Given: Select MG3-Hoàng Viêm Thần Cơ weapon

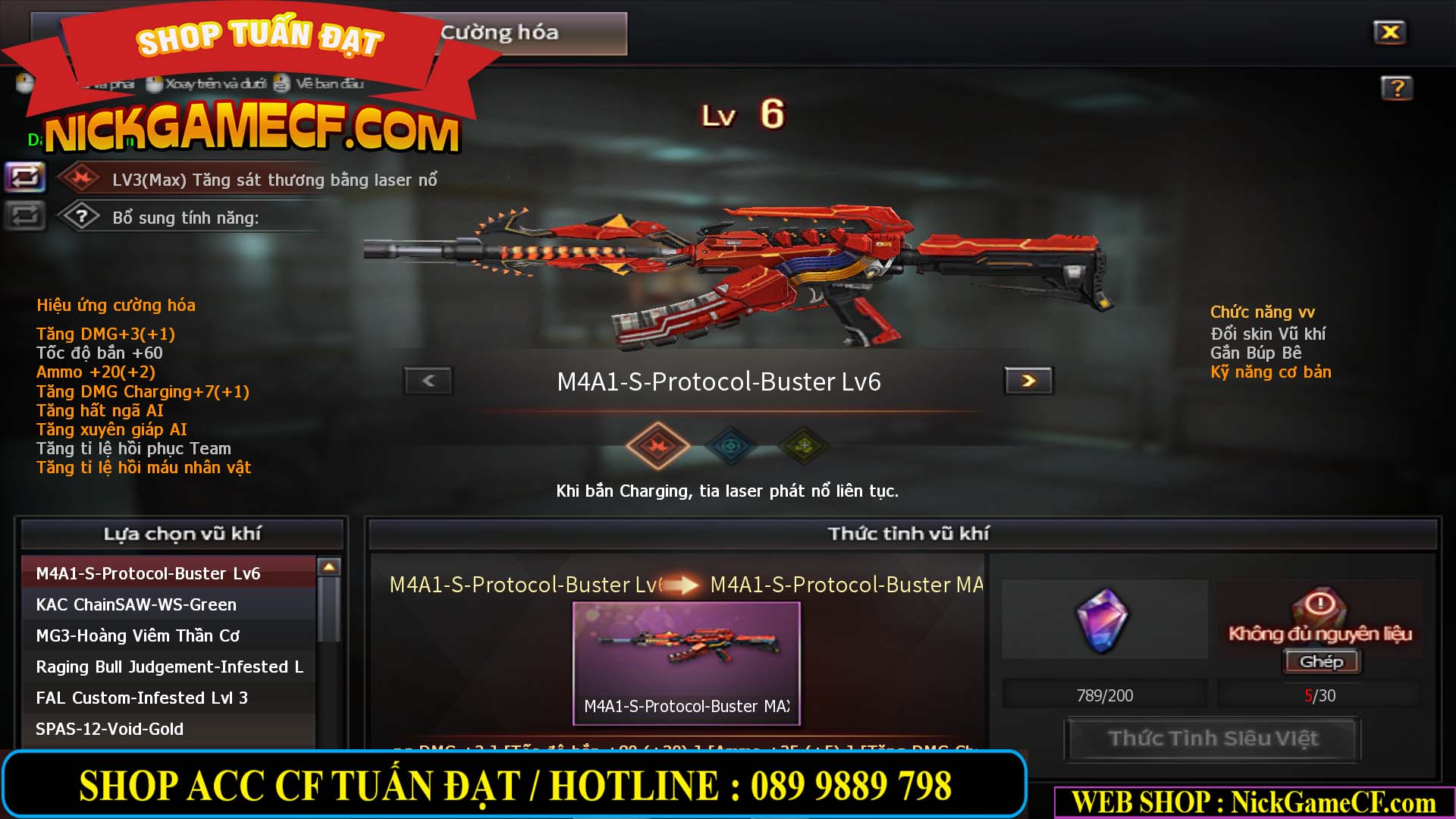Looking at the screenshot, I should coord(138,635).
